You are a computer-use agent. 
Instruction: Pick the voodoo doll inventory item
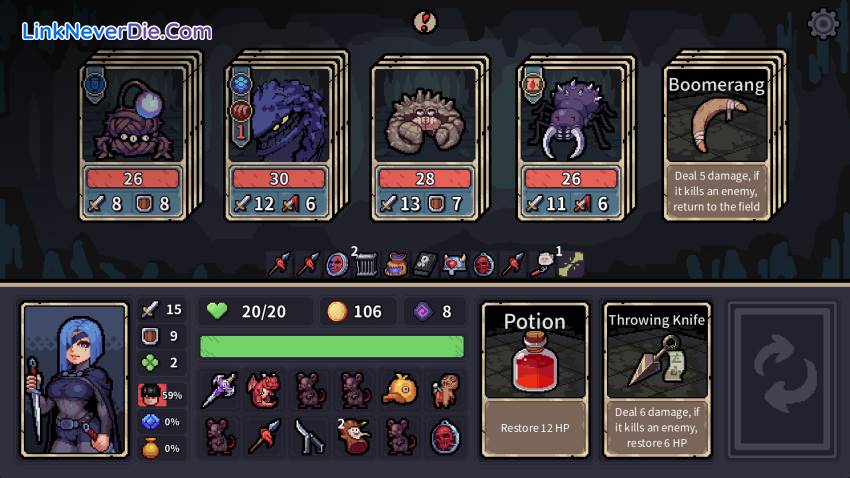(x=445, y=391)
